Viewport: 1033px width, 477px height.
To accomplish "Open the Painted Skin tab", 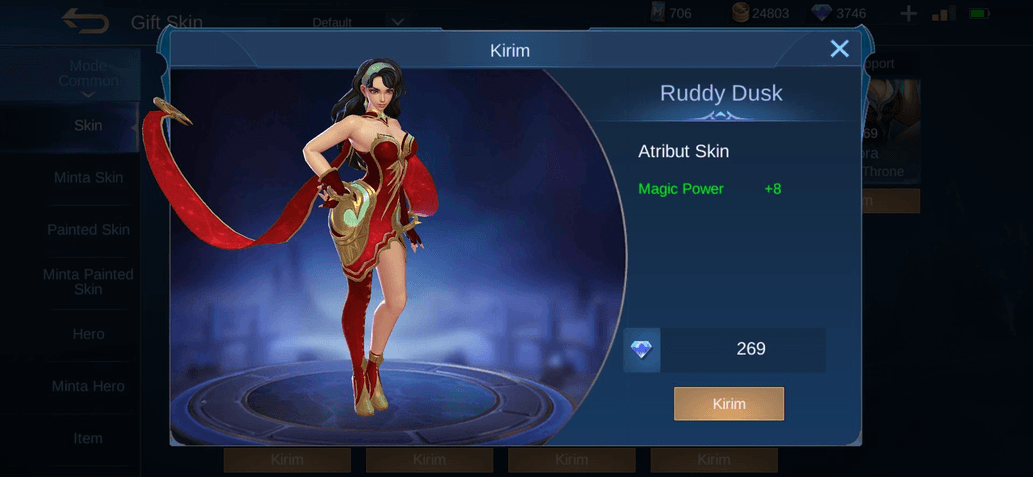I will tap(88, 230).
